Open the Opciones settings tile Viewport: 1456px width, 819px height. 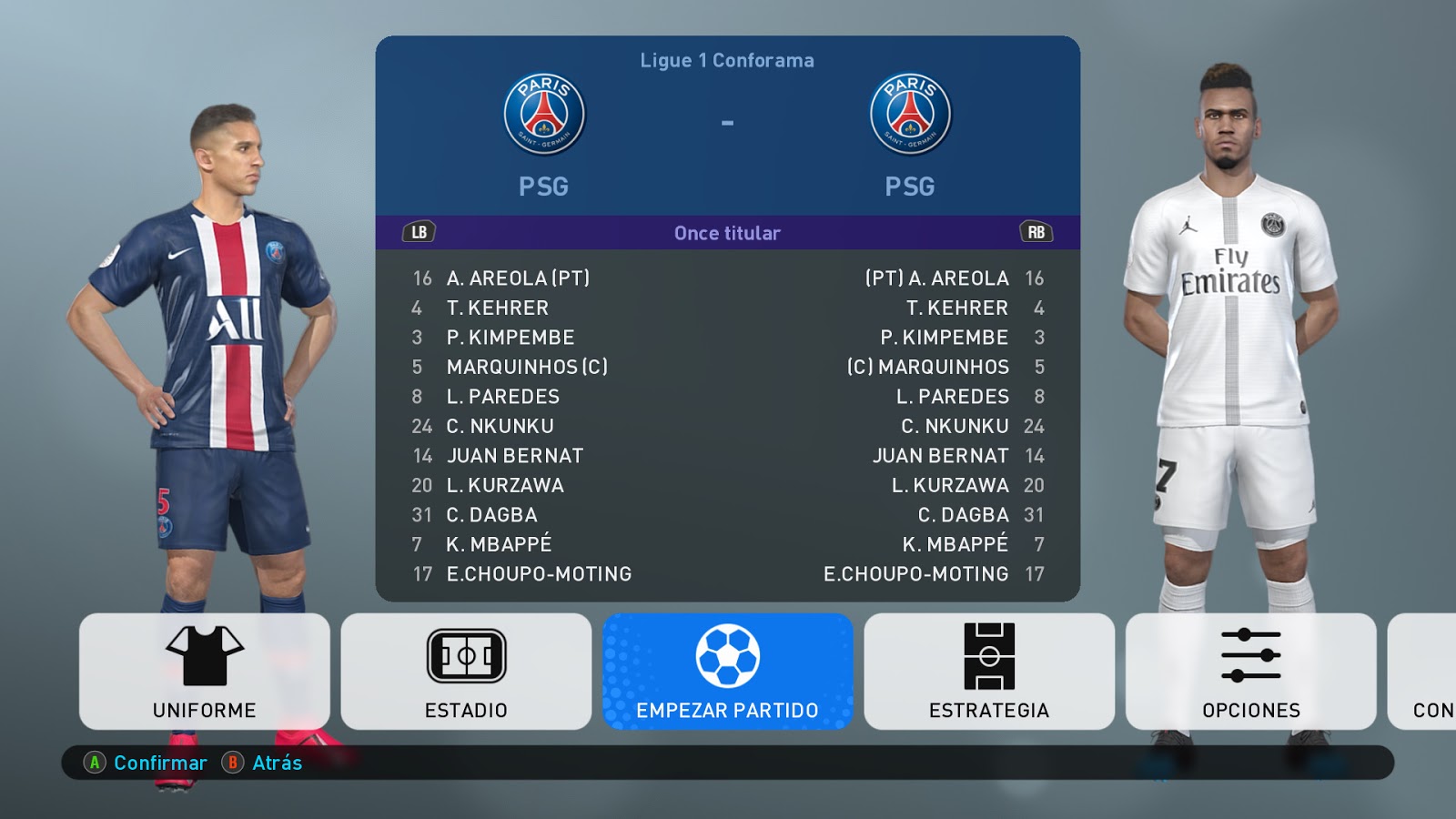[x=1250, y=672]
